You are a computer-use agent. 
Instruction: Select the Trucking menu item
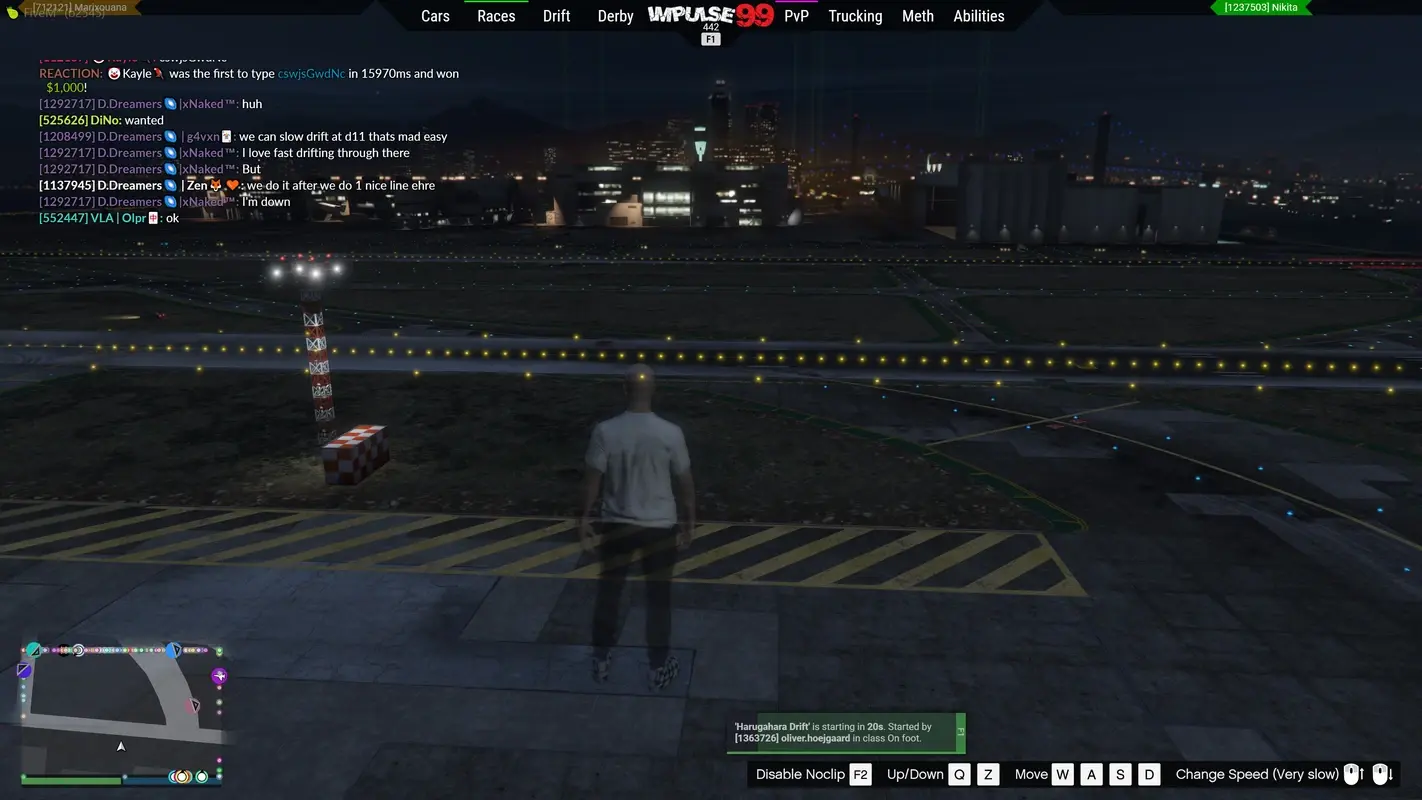click(855, 16)
